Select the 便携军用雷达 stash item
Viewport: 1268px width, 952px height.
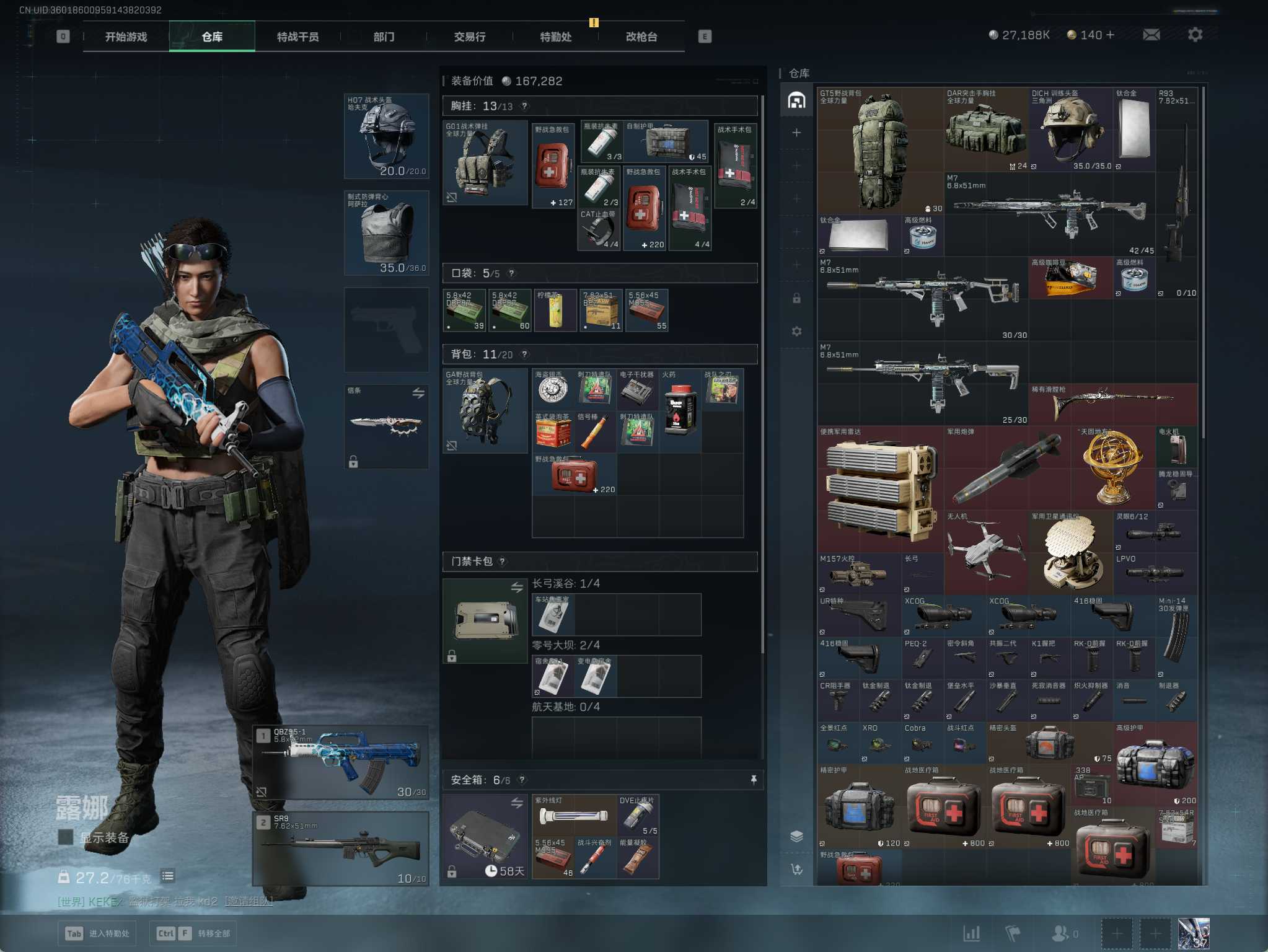tap(880, 488)
